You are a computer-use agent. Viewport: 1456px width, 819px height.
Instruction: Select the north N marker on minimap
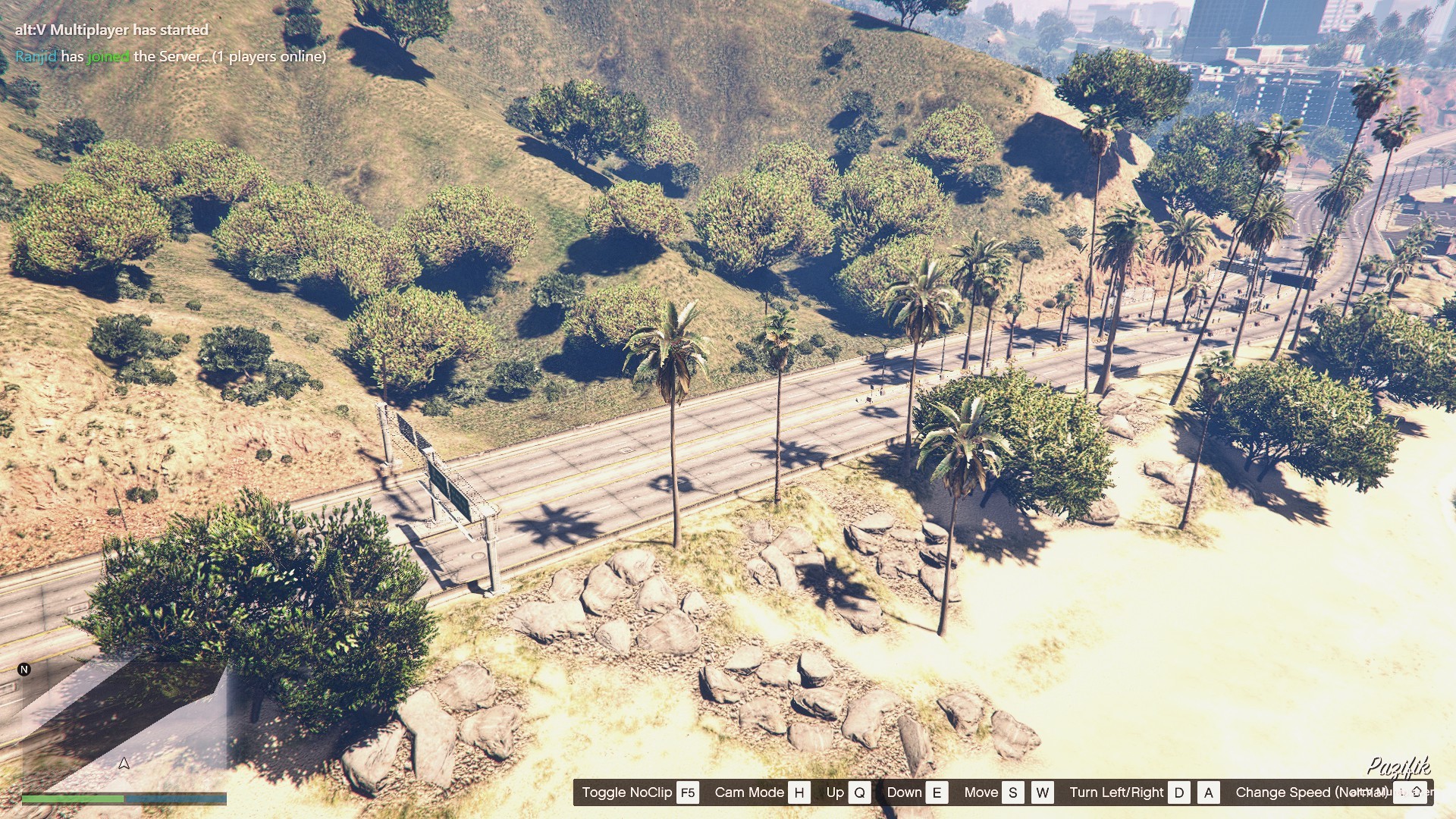click(24, 669)
